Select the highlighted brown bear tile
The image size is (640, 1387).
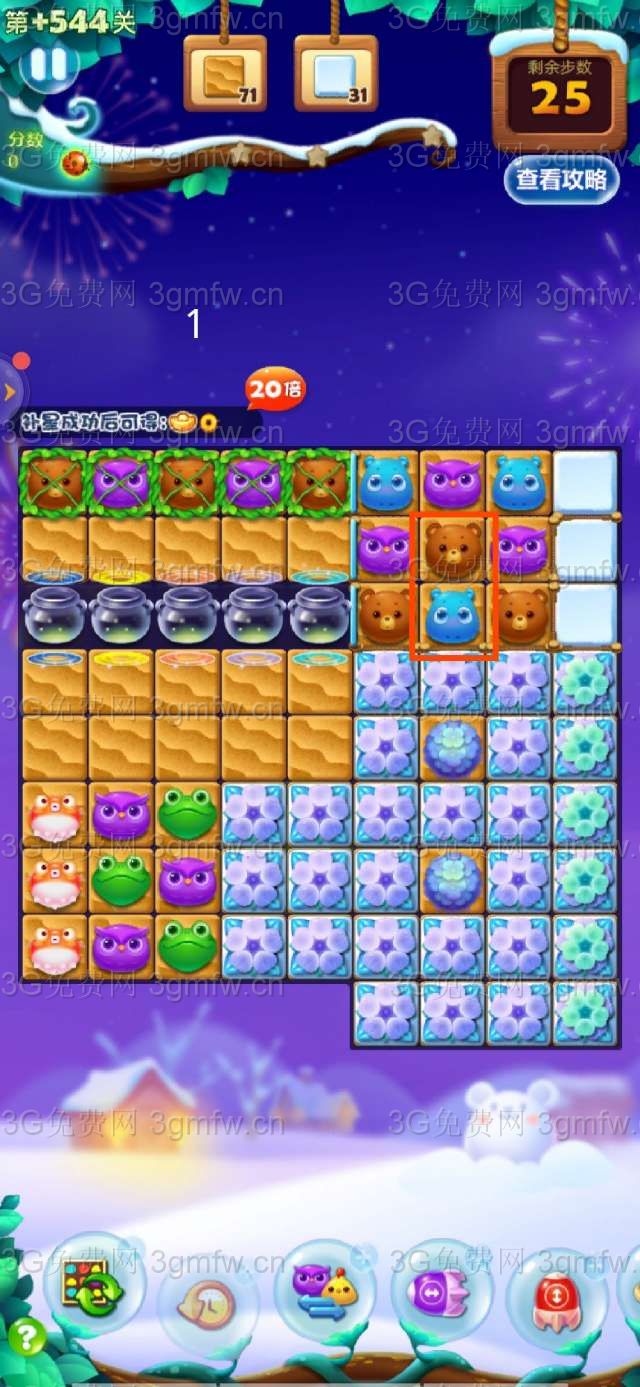click(x=453, y=548)
